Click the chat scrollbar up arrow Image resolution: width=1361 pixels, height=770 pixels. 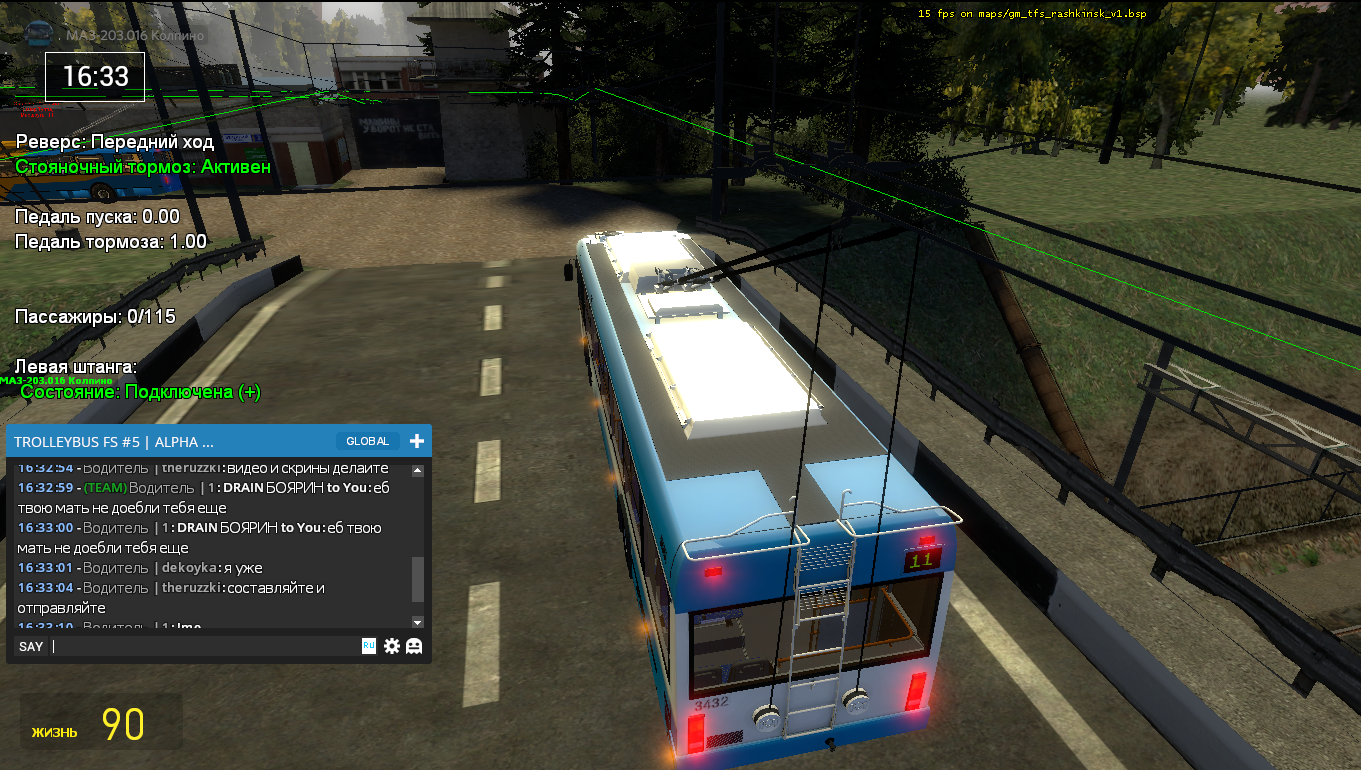click(418, 471)
